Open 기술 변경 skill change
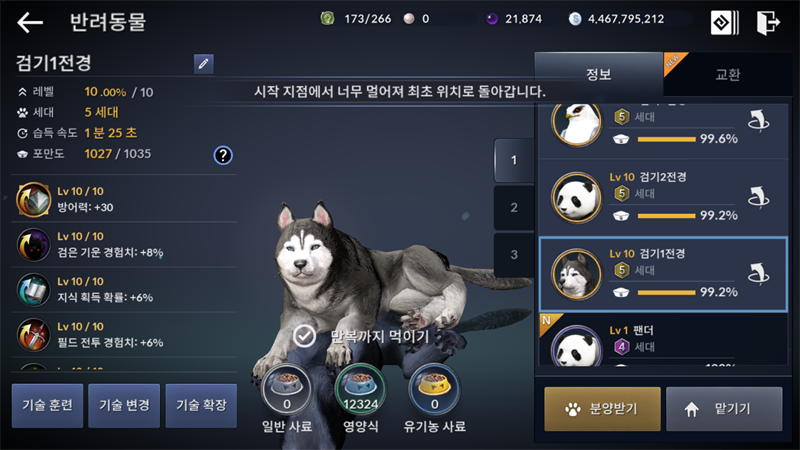Image resolution: width=800 pixels, height=450 pixels. coord(124,406)
